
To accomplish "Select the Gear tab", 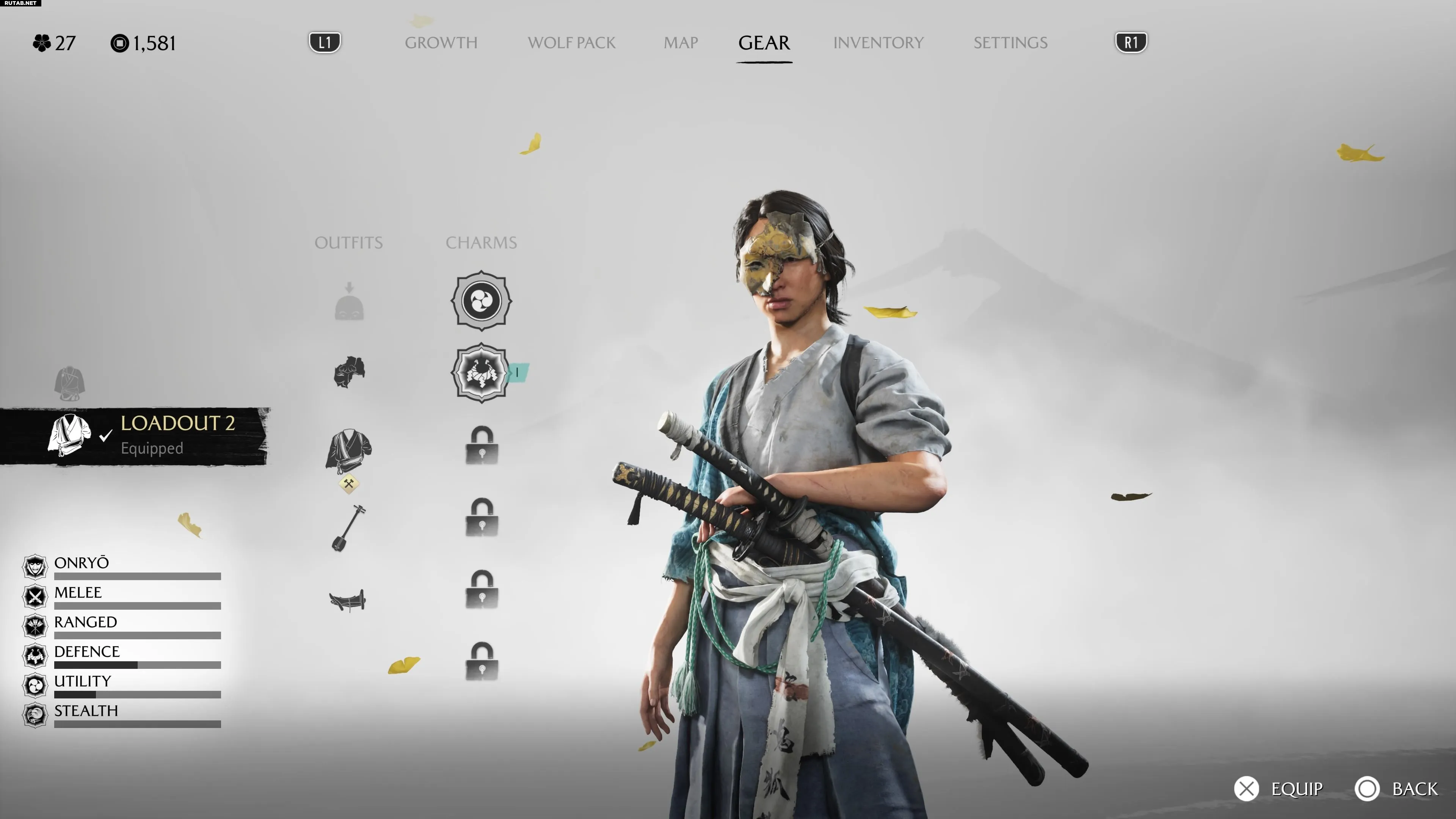I will point(764,43).
